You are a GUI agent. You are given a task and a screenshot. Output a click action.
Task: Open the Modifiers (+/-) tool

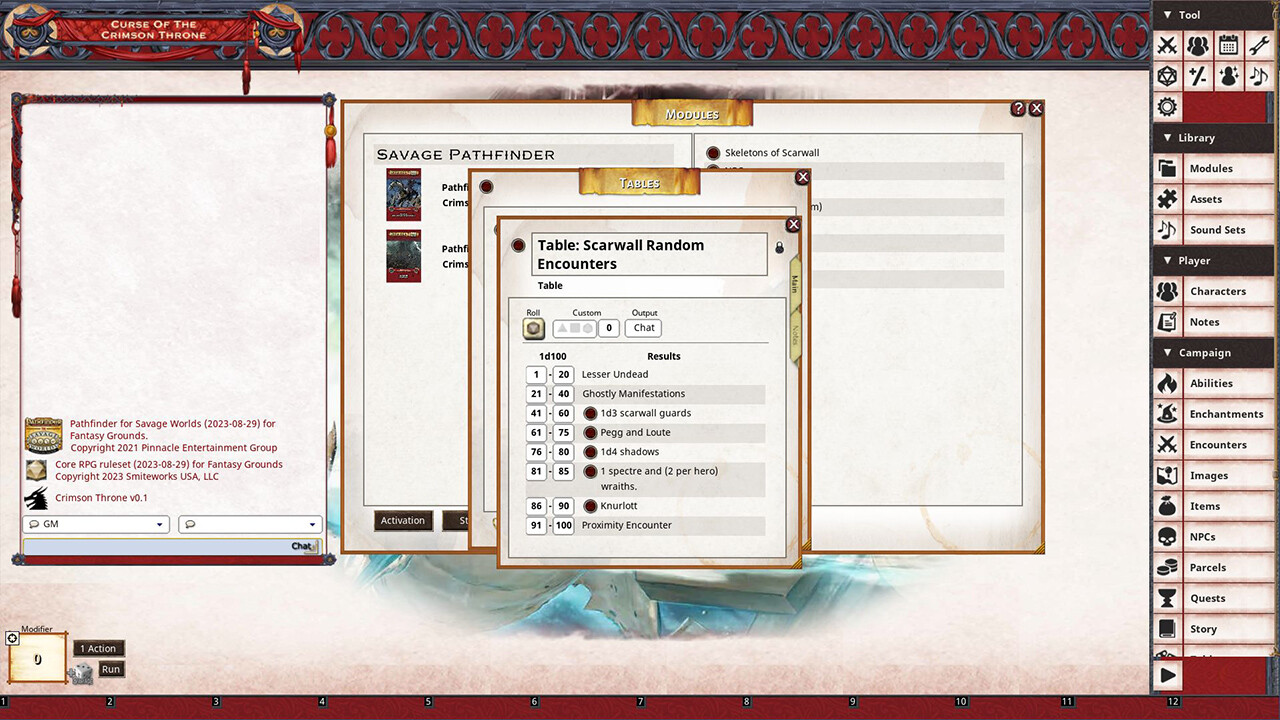pos(1198,76)
